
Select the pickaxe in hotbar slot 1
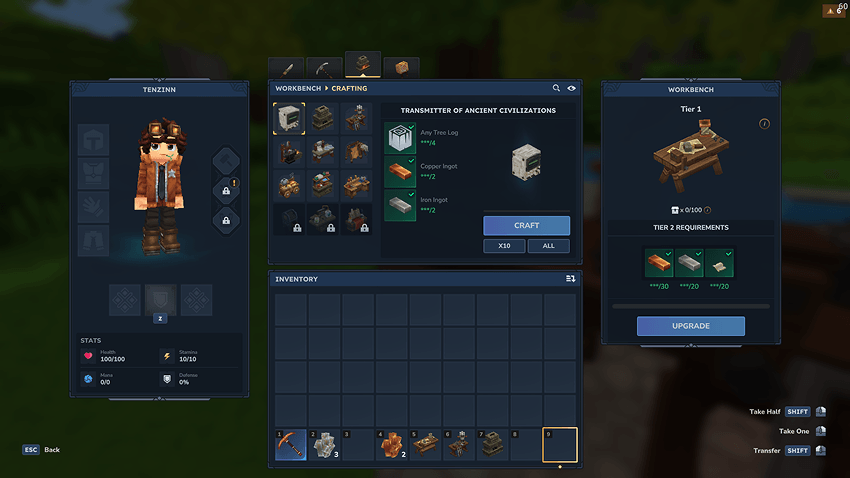291,444
